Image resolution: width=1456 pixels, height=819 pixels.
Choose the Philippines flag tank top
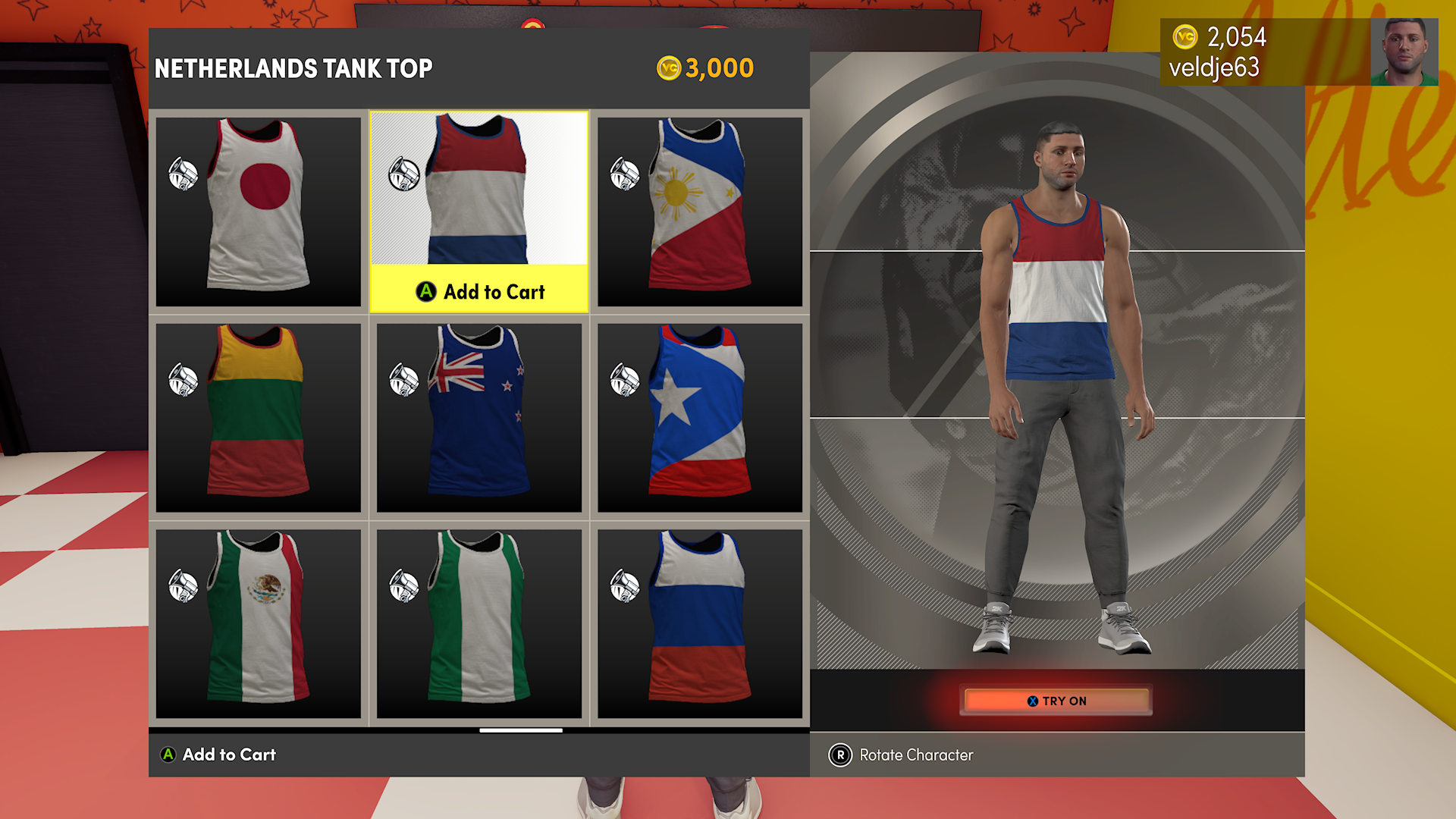(699, 211)
